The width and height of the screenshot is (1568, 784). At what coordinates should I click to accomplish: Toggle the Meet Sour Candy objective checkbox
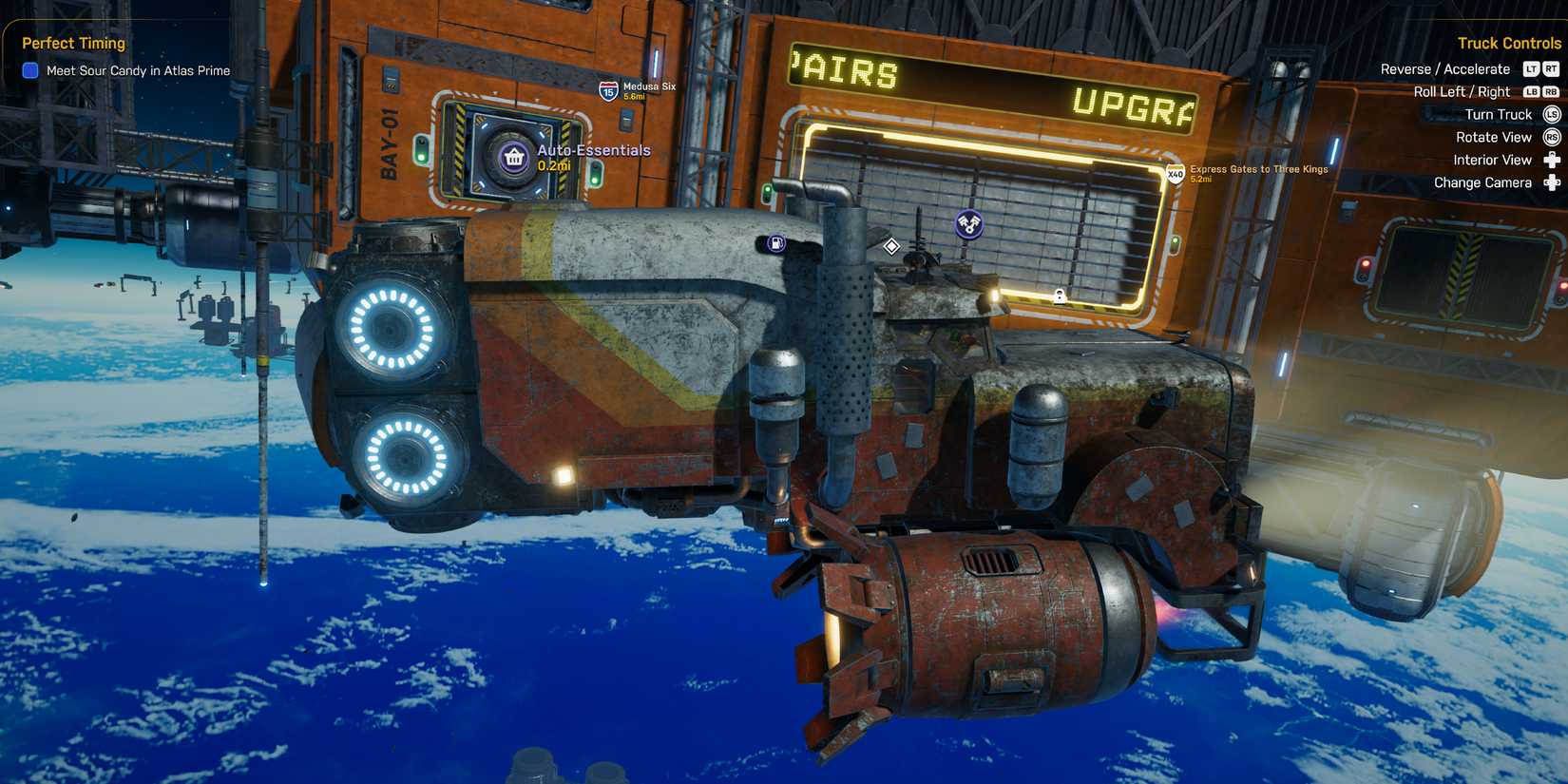click(x=29, y=70)
